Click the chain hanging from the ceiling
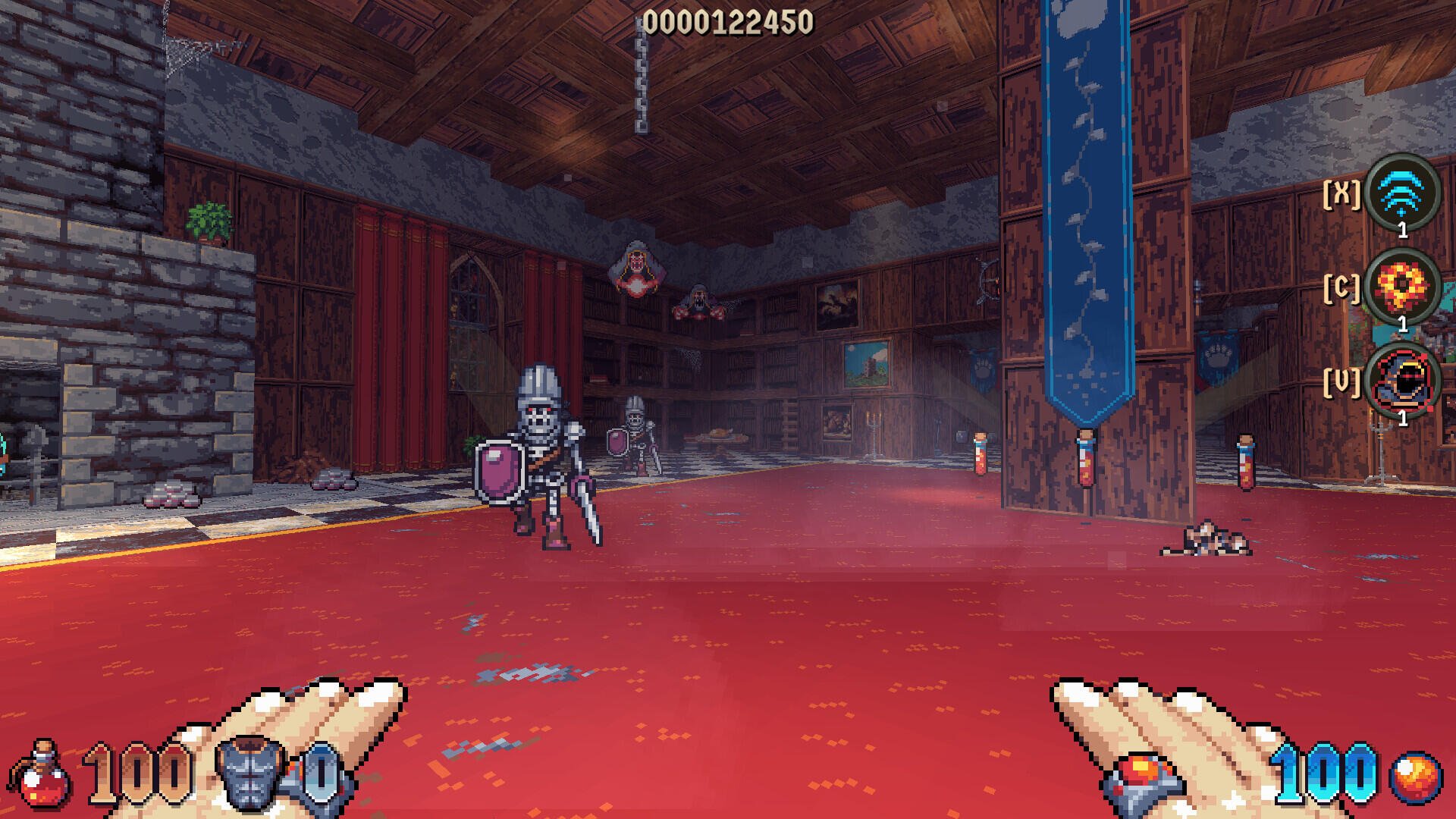Viewport: 1456px width, 819px height. [x=642, y=76]
